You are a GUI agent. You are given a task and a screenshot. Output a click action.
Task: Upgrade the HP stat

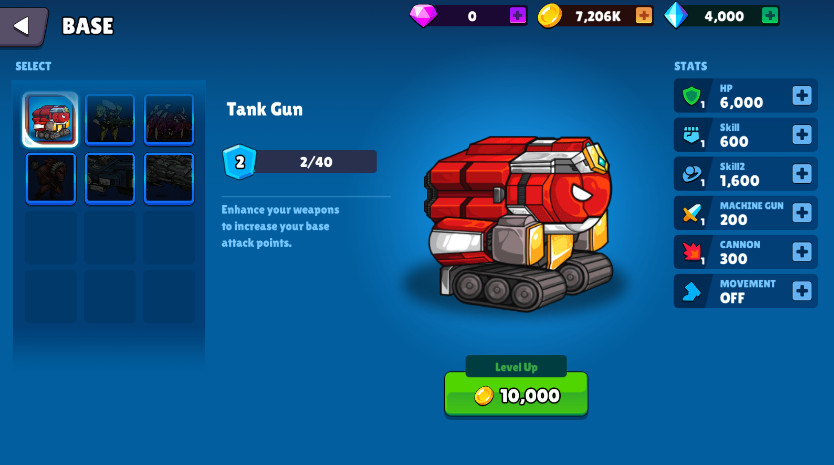801,96
